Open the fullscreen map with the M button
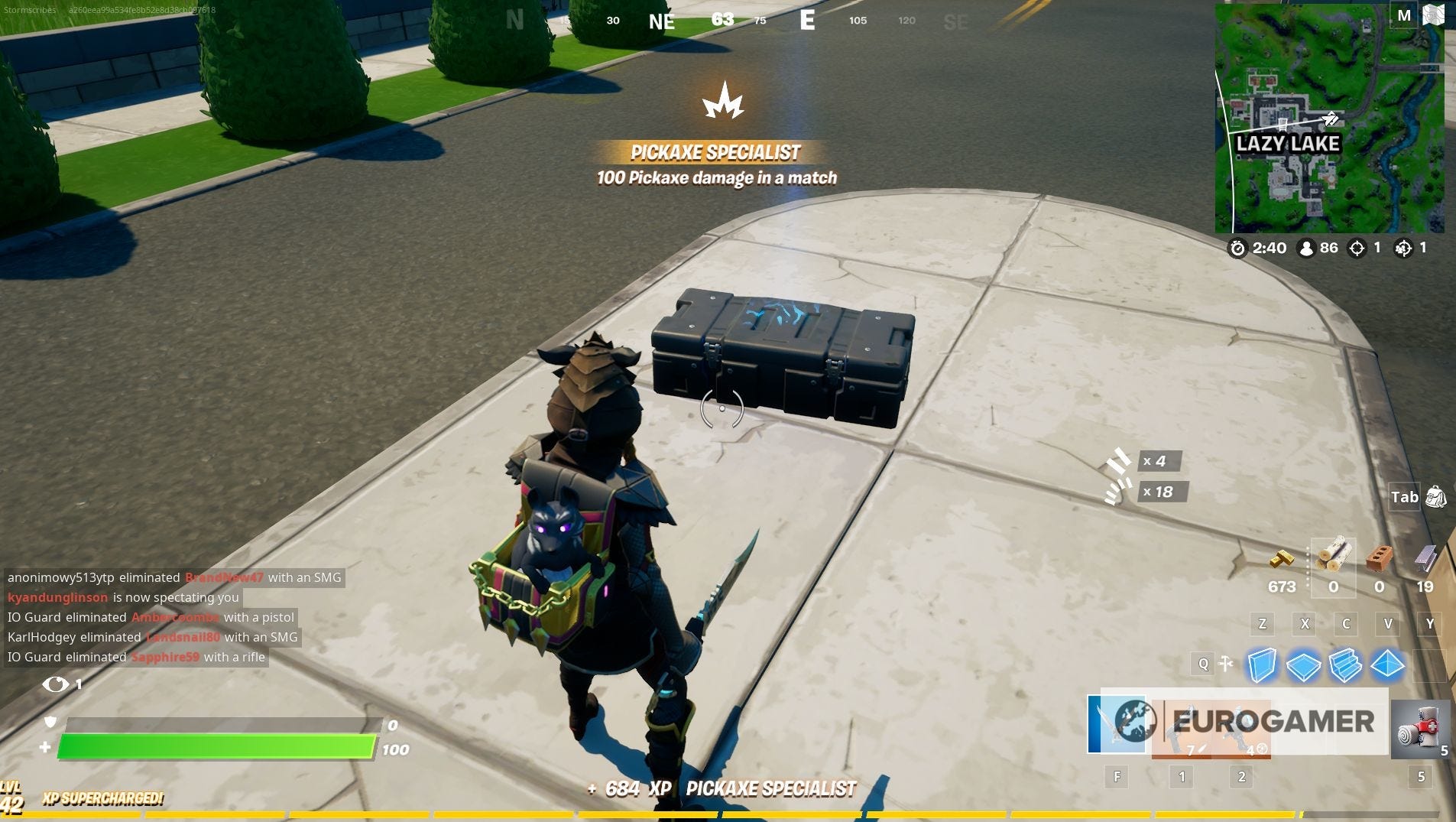The height and width of the screenshot is (822, 1456). point(1403,14)
